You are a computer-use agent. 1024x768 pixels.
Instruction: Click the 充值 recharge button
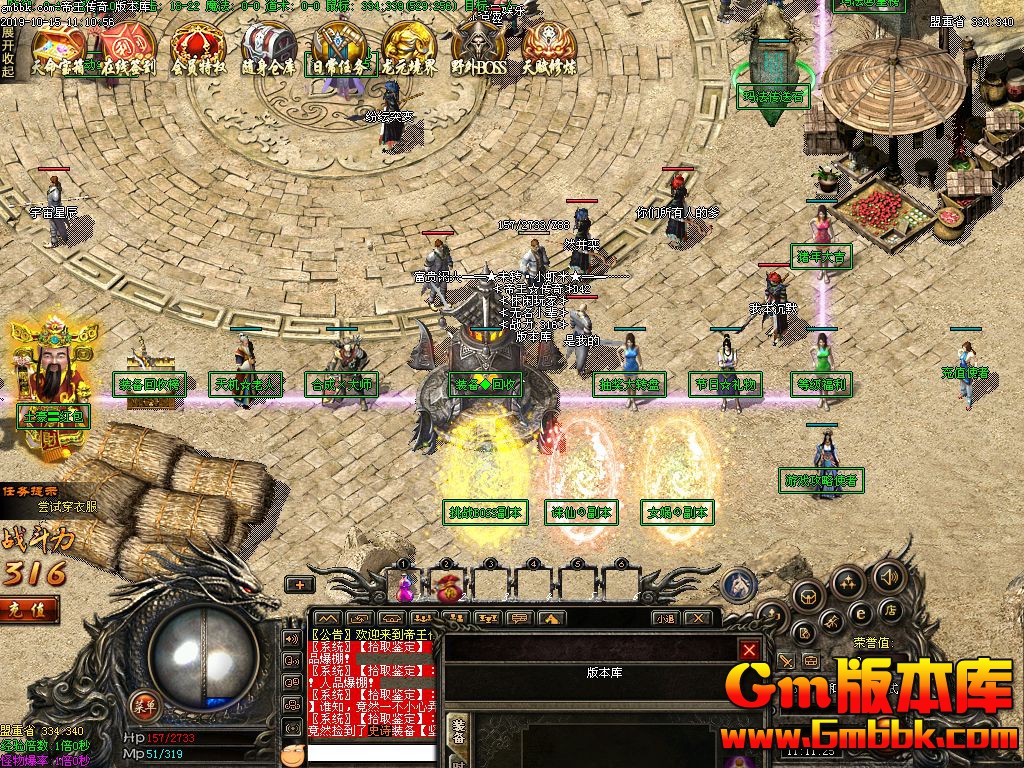(28, 607)
